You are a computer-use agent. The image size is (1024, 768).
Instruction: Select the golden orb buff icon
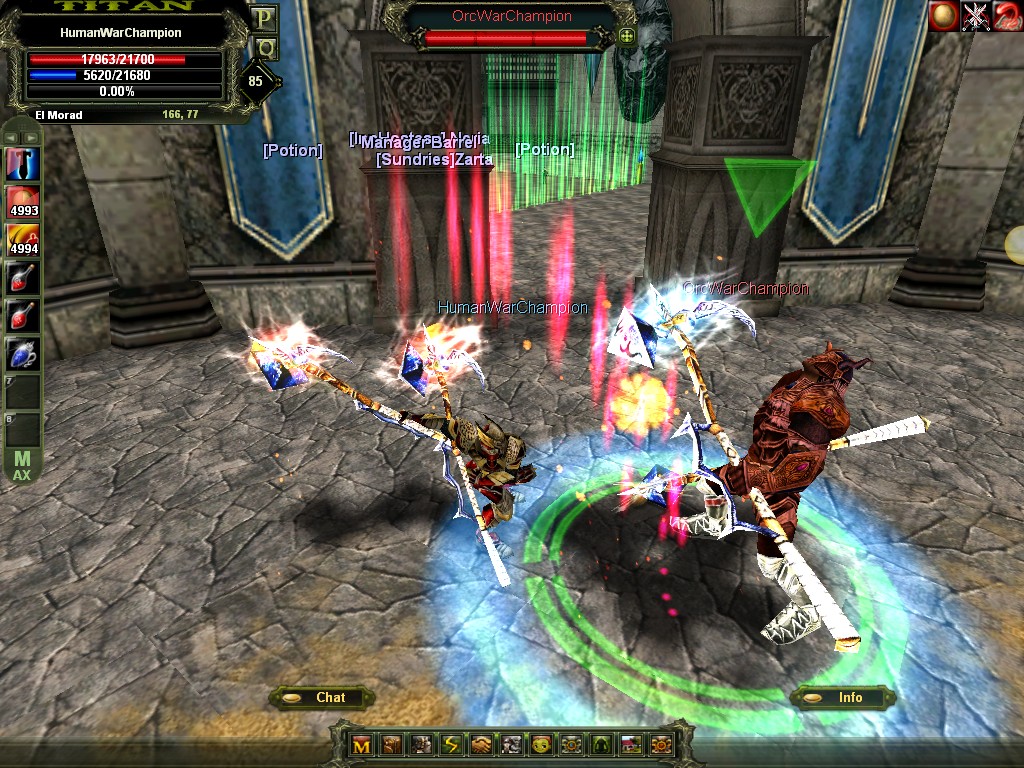click(x=943, y=17)
